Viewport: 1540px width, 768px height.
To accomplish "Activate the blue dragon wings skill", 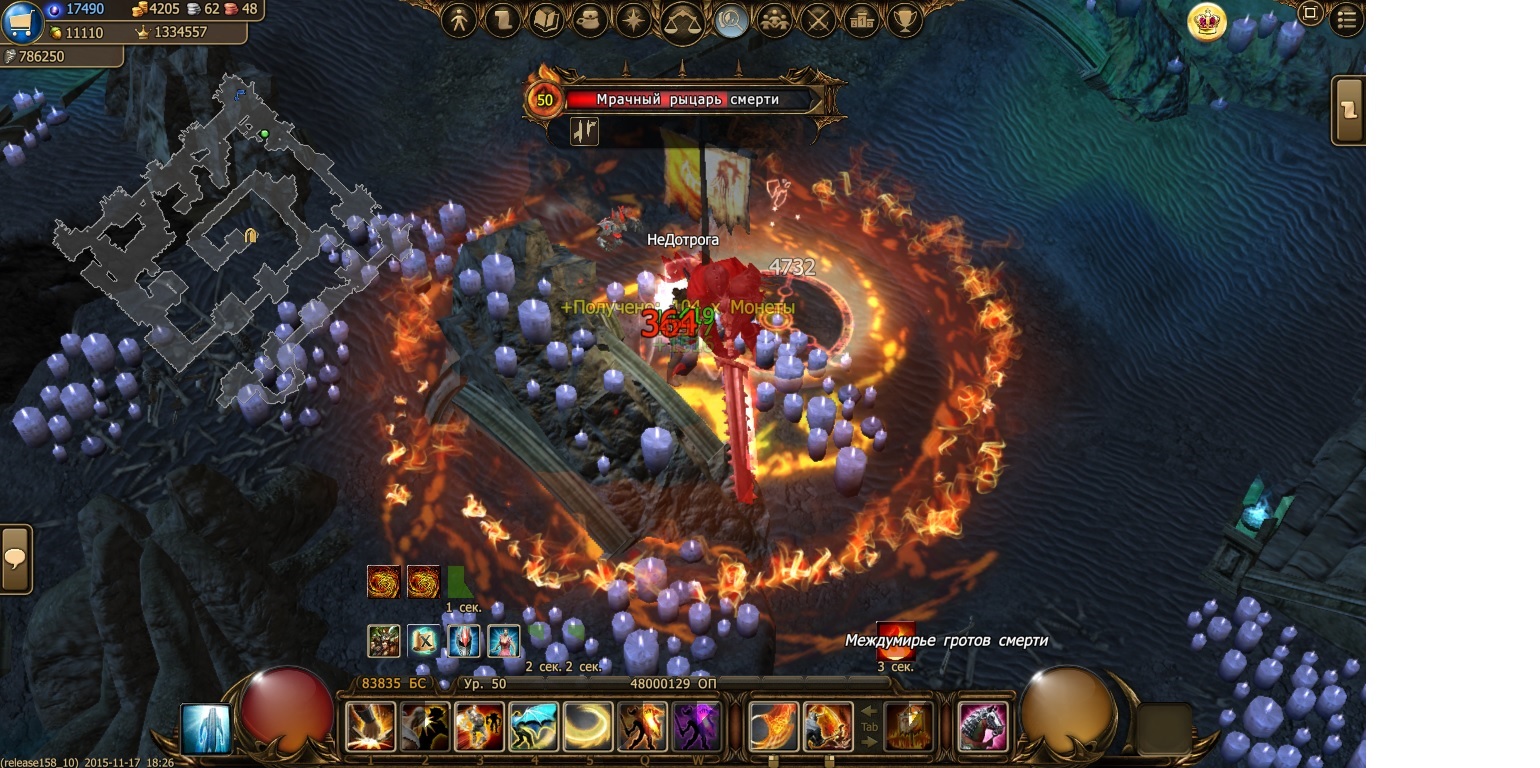I will 533,726.
